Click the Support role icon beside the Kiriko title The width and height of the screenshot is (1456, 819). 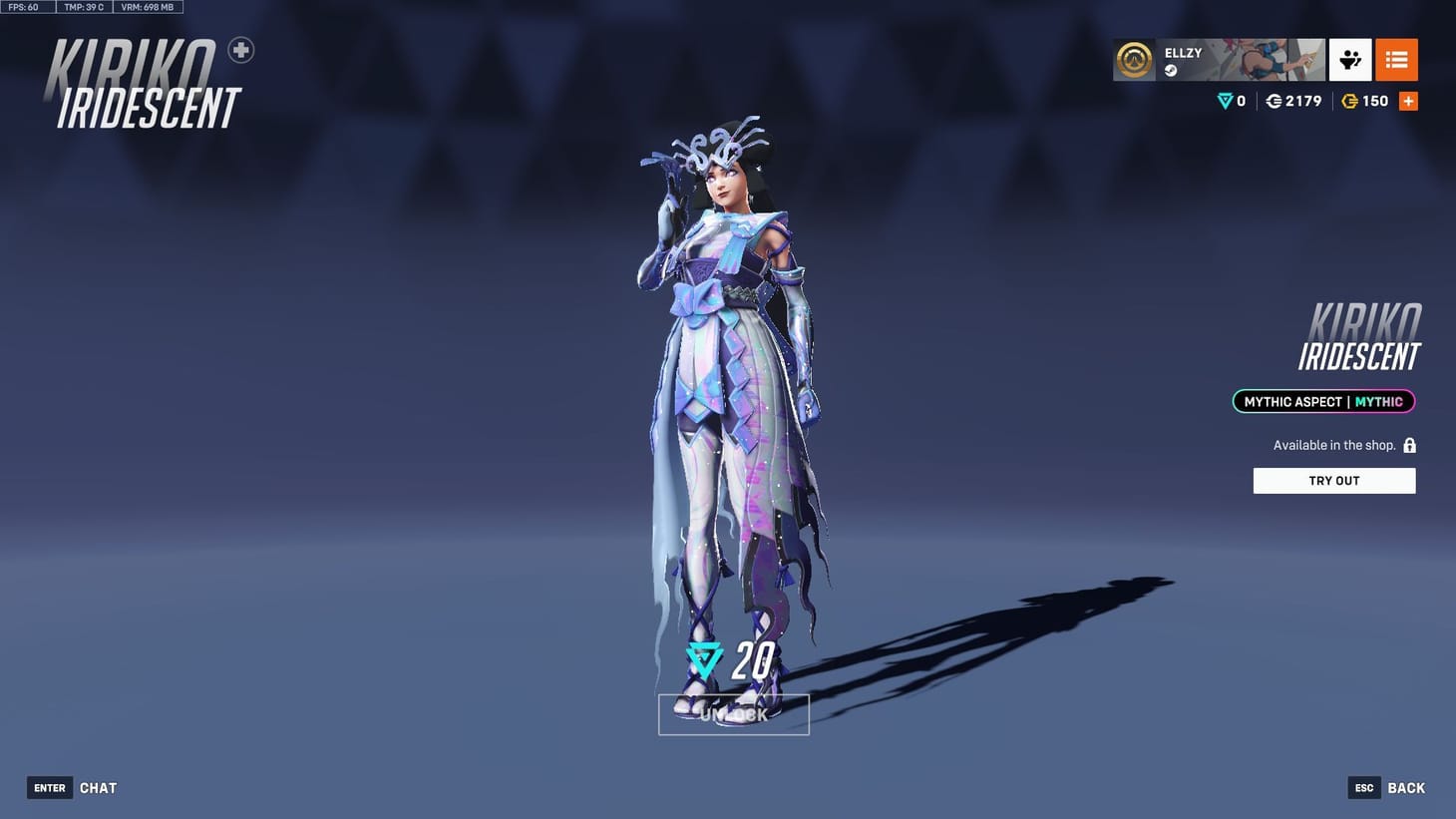click(239, 49)
